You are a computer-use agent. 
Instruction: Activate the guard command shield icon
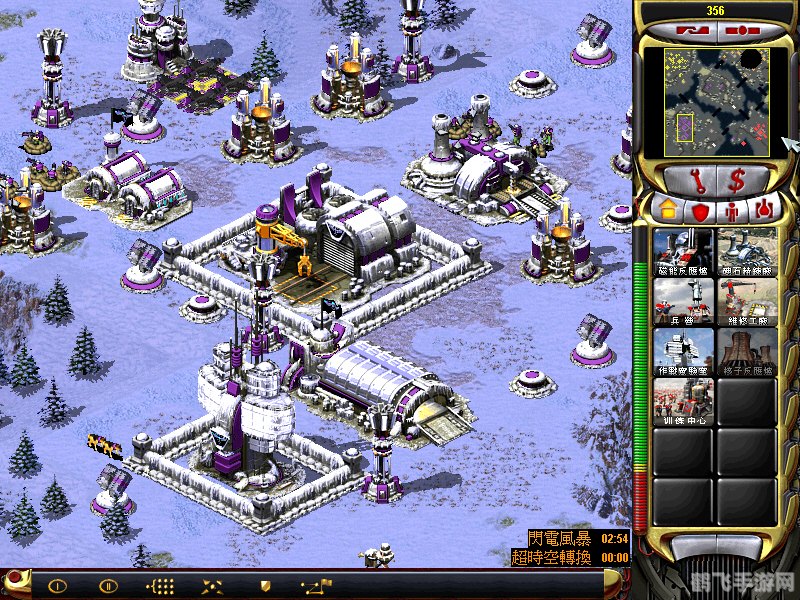coord(264,586)
